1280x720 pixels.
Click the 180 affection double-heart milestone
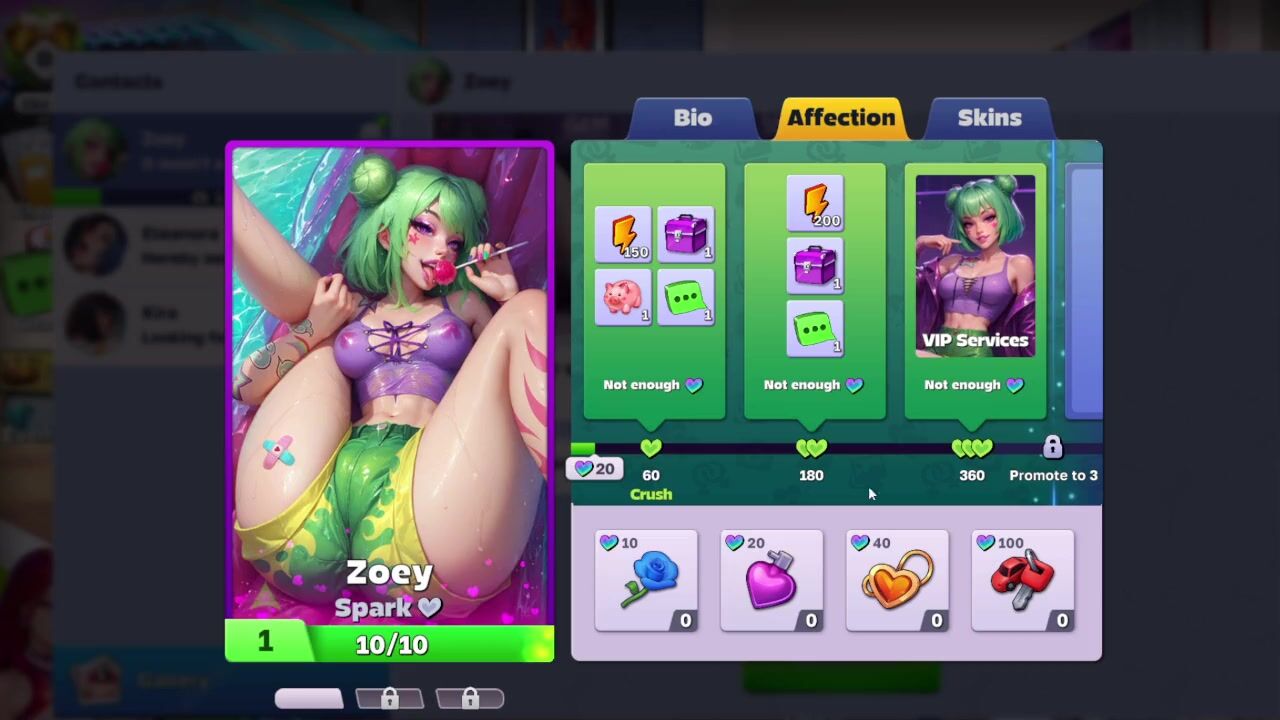(x=811, y=448)
